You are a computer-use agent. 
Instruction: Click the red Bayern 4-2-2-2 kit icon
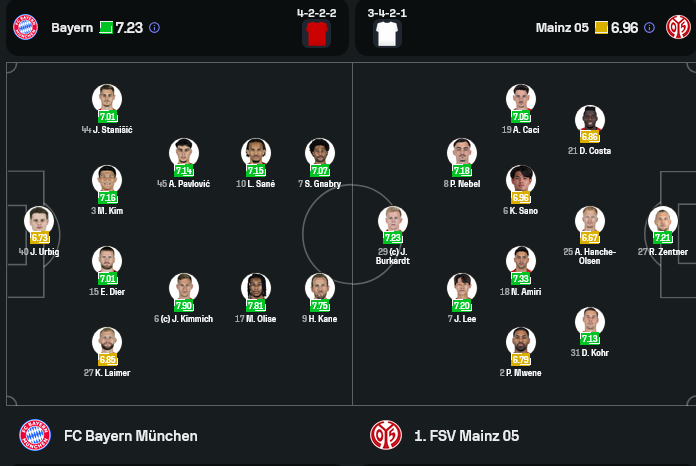(316, 34)
